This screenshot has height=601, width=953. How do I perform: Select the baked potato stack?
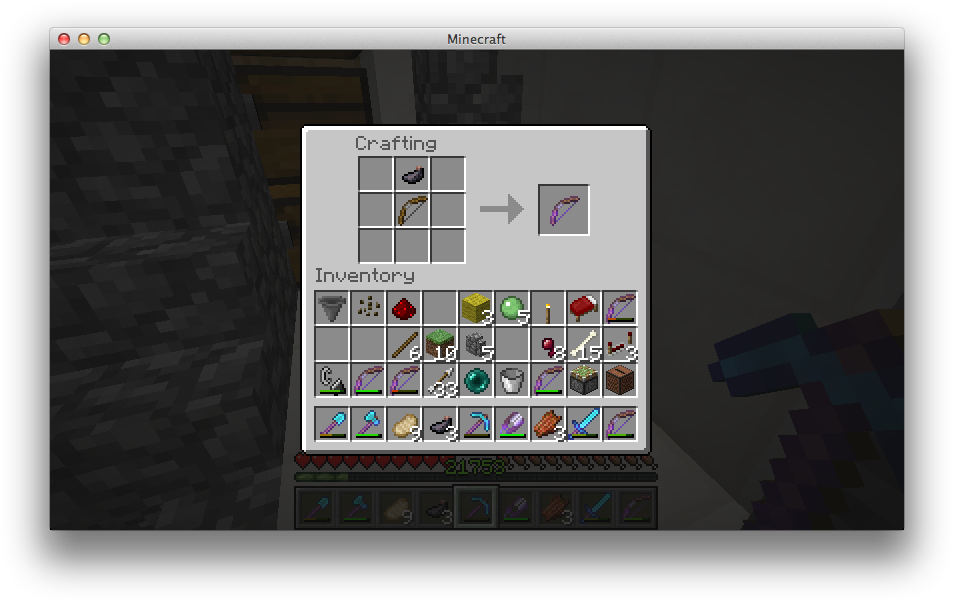[x=403, y=425]
